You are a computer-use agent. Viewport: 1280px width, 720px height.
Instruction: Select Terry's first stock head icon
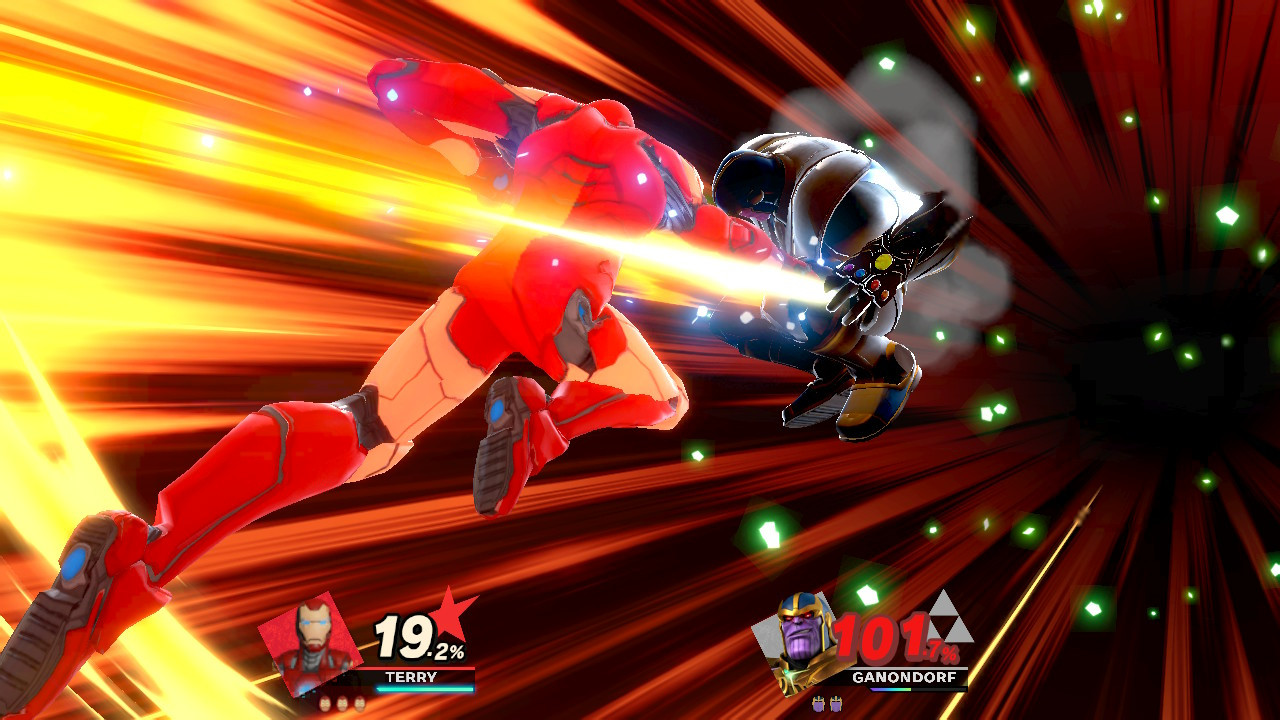325,703
